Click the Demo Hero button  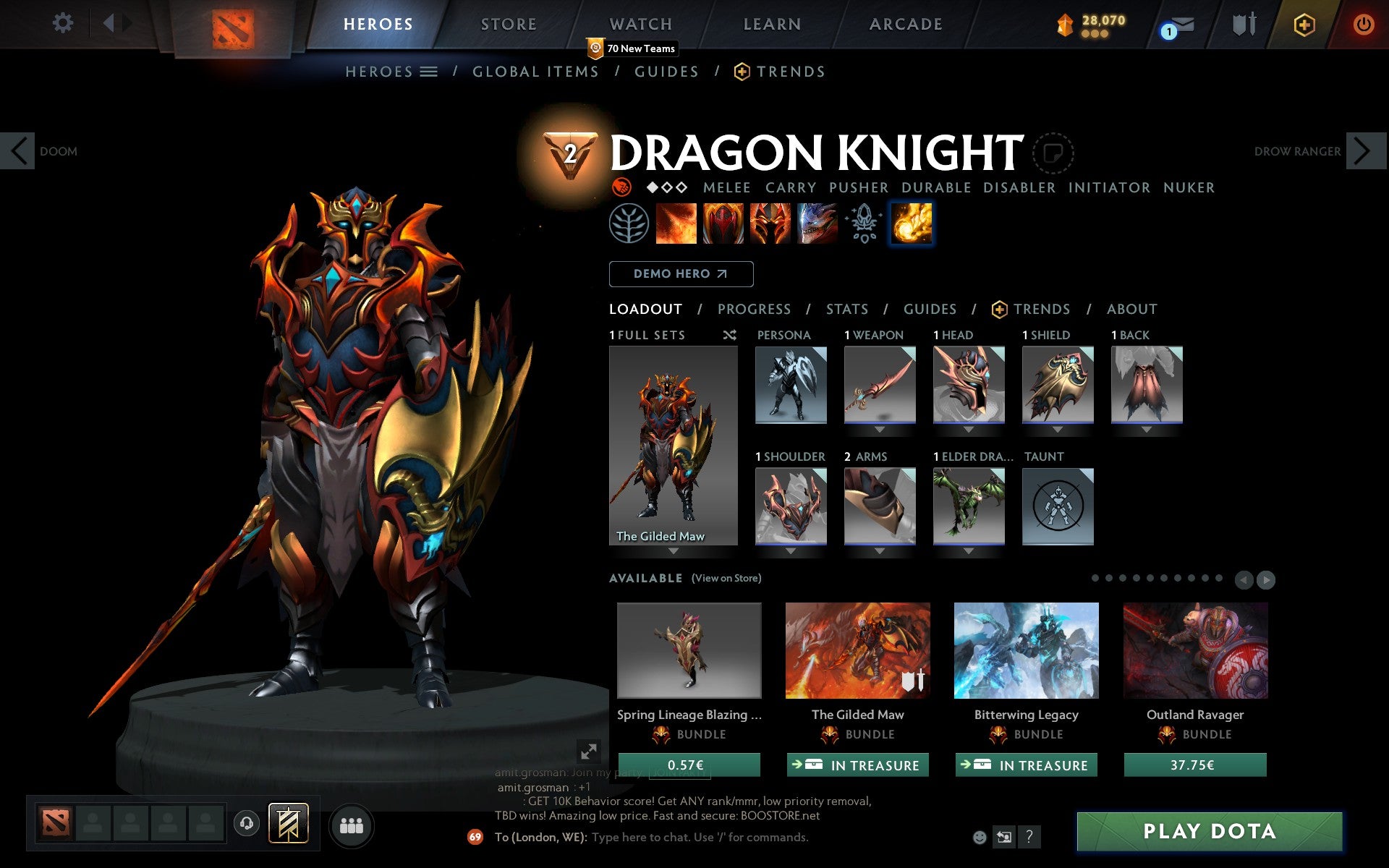pos(681,274)
